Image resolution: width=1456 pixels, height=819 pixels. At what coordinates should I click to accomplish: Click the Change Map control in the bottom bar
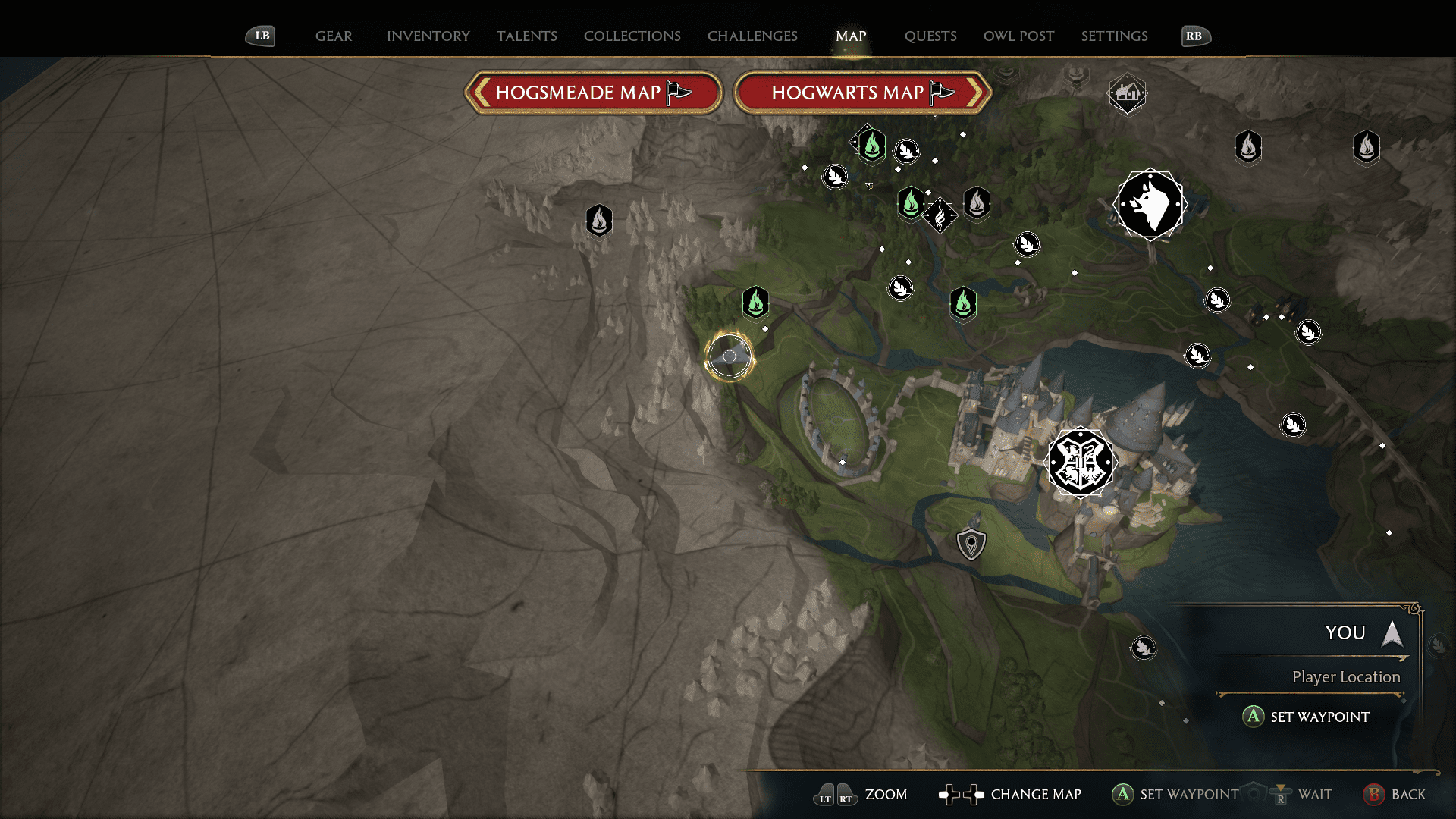point(1021,795)
